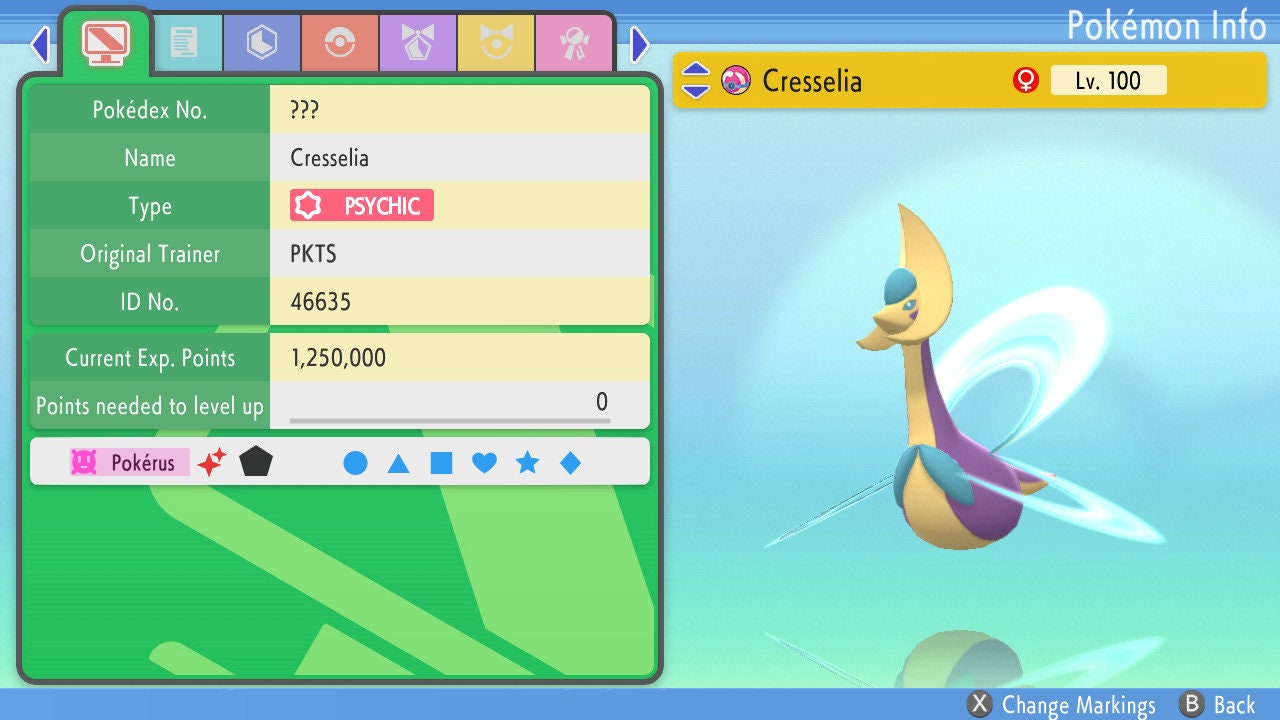The height and width of the screenshot is (720, 1280).
Task: Toggle the heart marking
Action: click(x=484, y=463)
